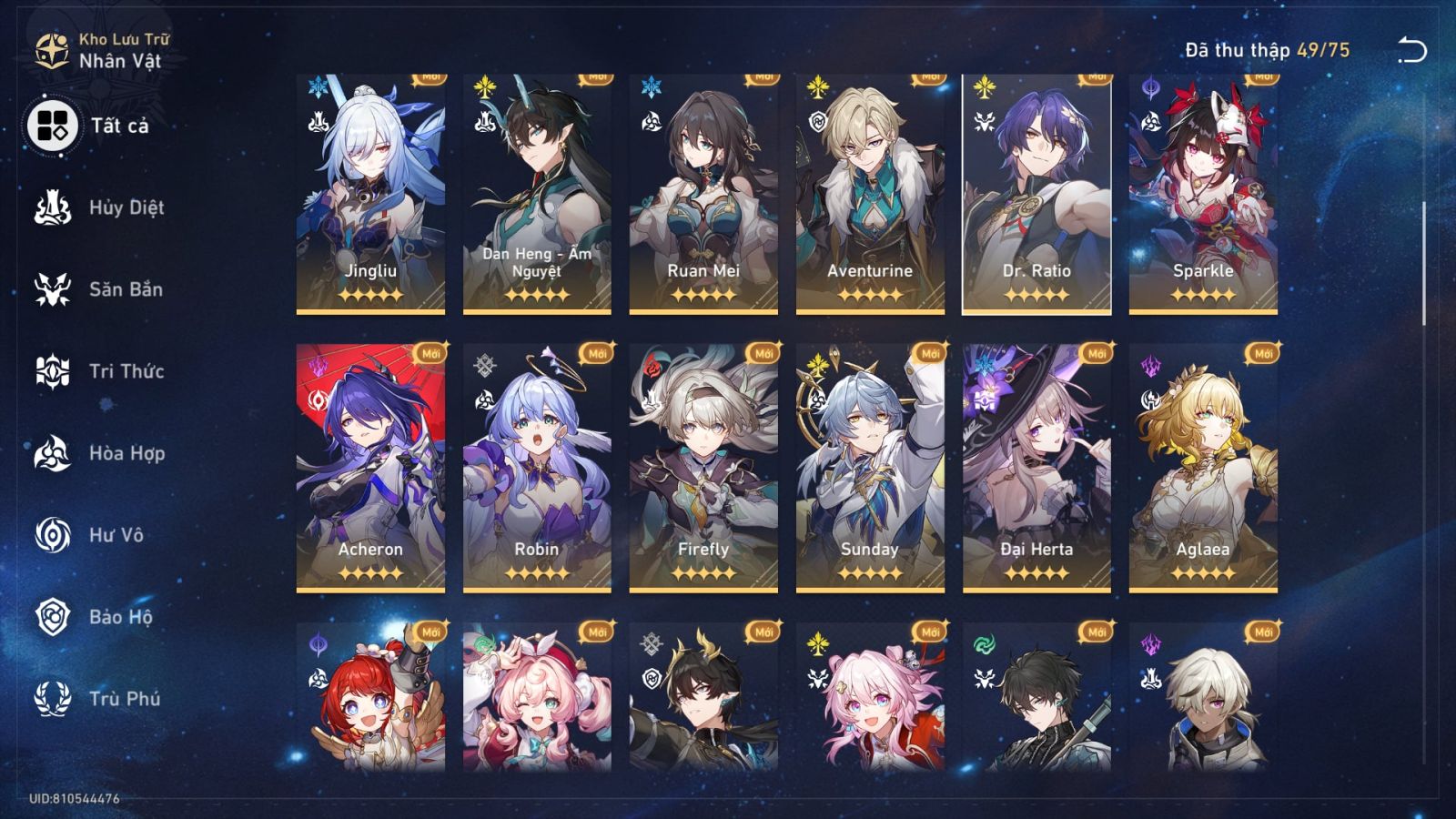The image size is (1456, 819).
Task: Expand Sparkle's character details
Action: point(1203,191)
